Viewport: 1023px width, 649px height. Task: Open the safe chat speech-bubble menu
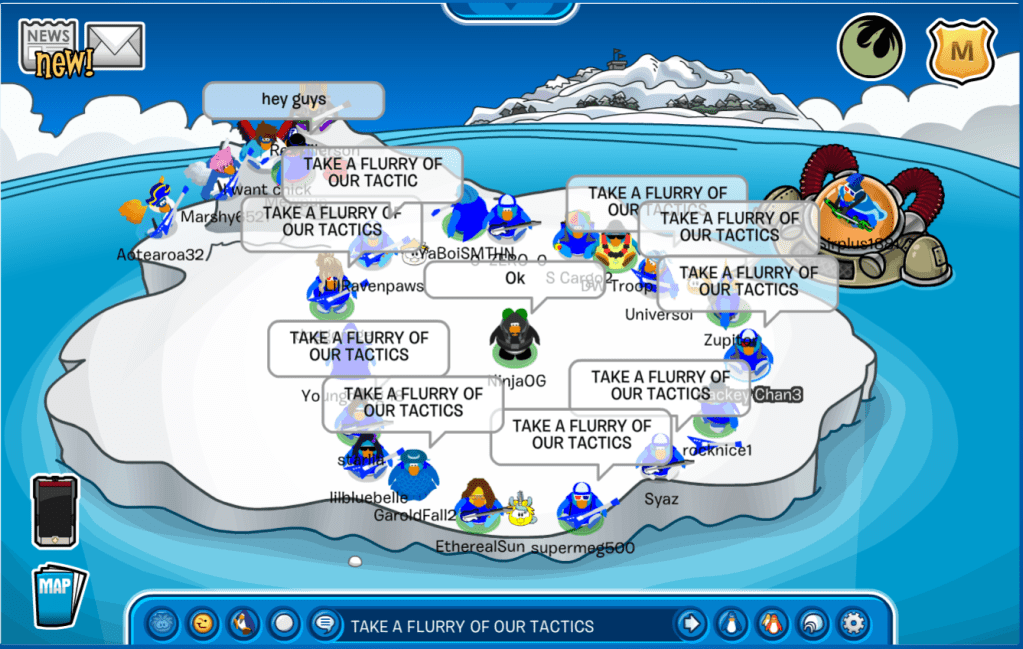click(323, 625)
